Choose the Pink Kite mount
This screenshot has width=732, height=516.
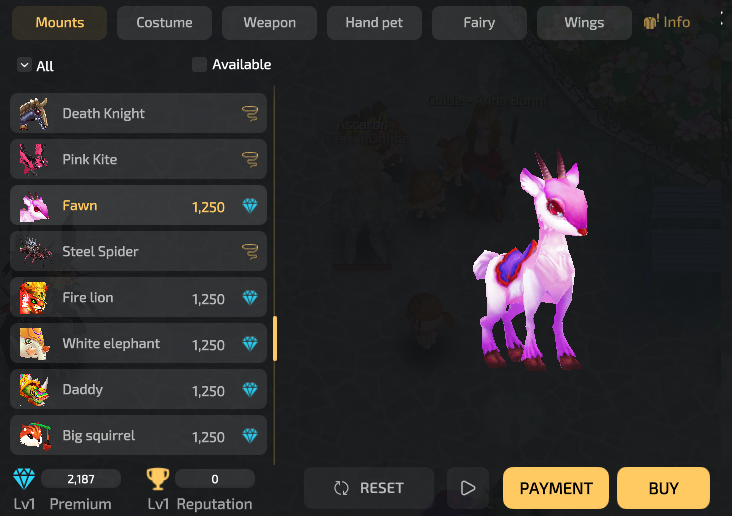tap(138, 159)
